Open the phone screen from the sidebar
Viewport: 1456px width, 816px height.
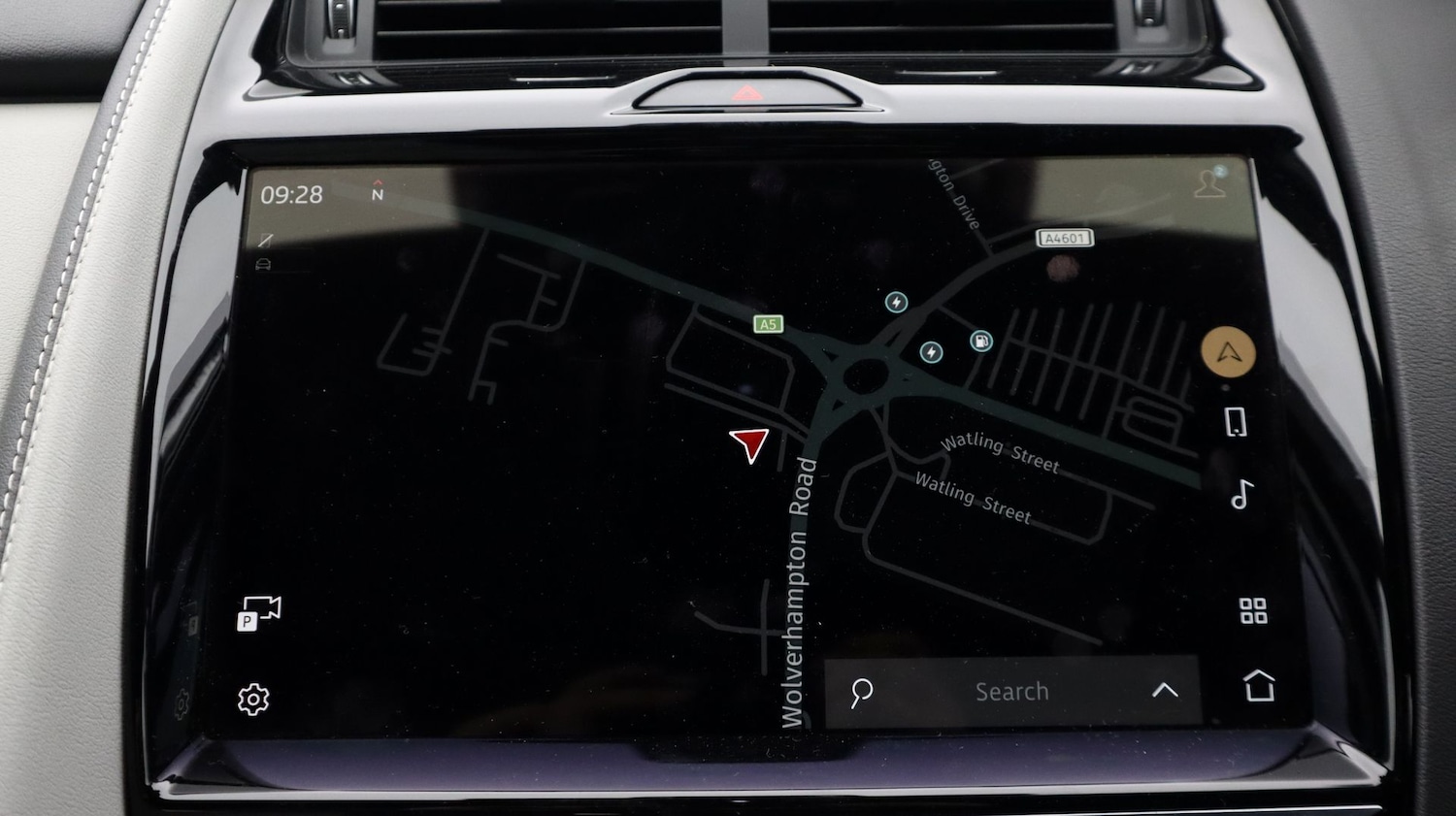click(1236, 421)
